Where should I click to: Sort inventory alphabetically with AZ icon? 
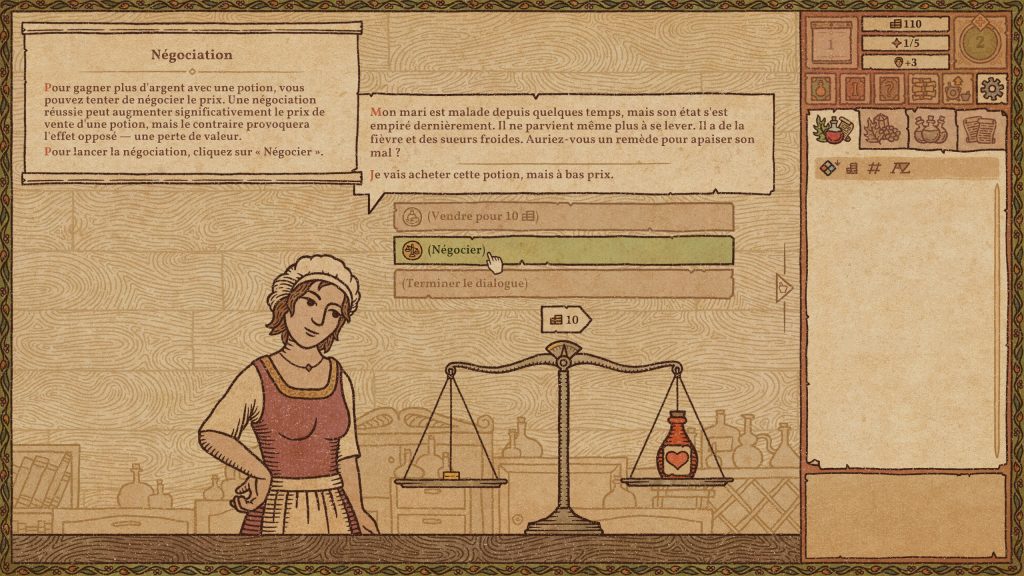[x=900, y=168]
